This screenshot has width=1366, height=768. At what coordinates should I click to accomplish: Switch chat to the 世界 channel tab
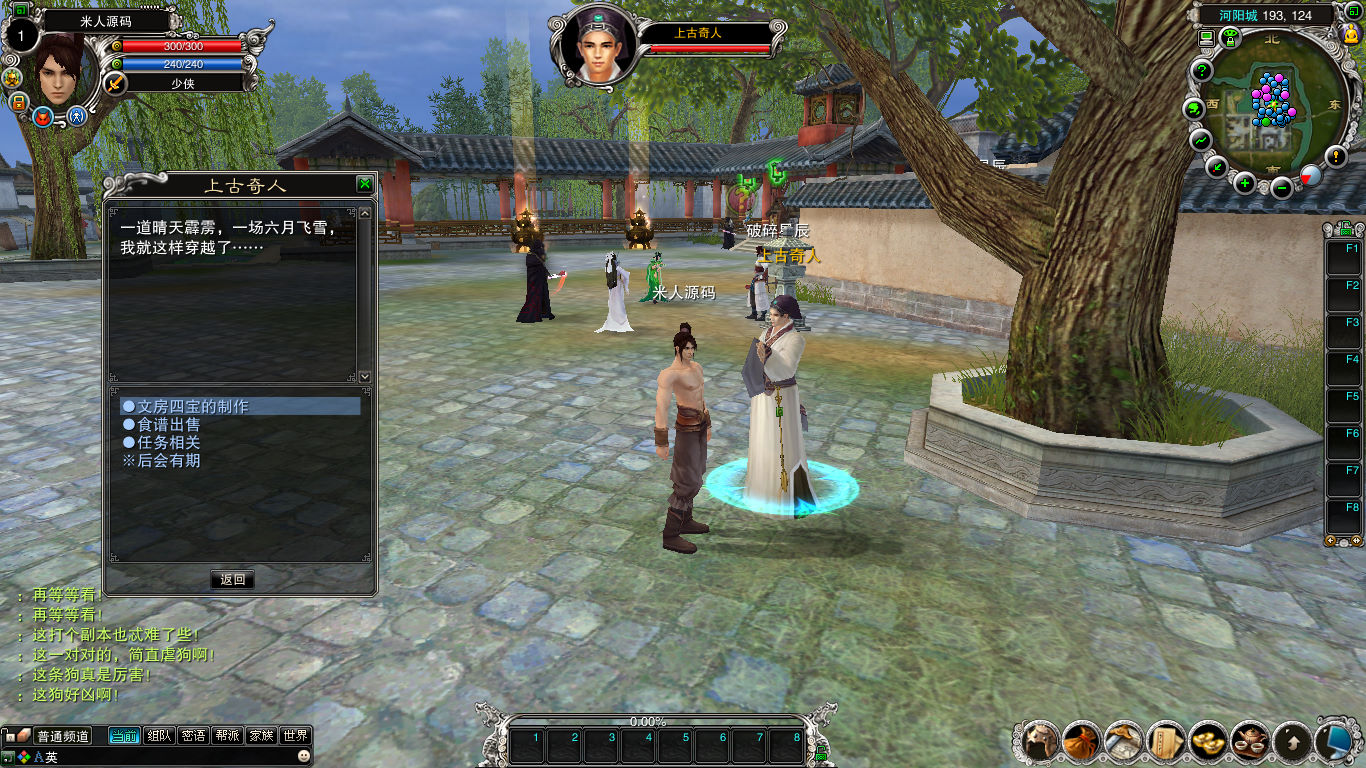(x=295, y=736)
